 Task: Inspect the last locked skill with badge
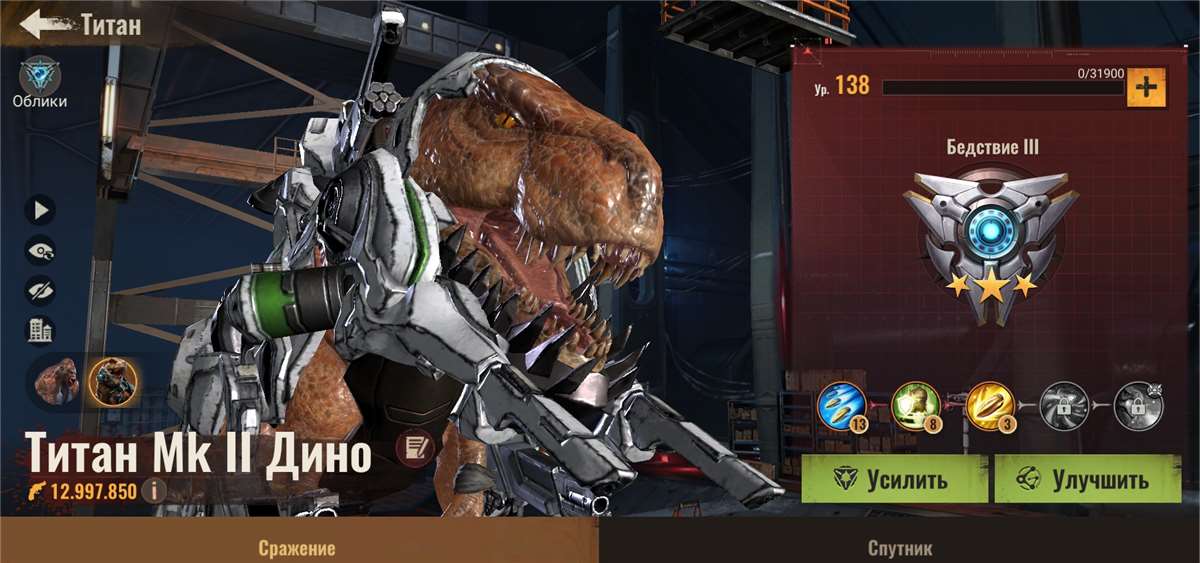pyautogui.click(x=1138, y=405)
